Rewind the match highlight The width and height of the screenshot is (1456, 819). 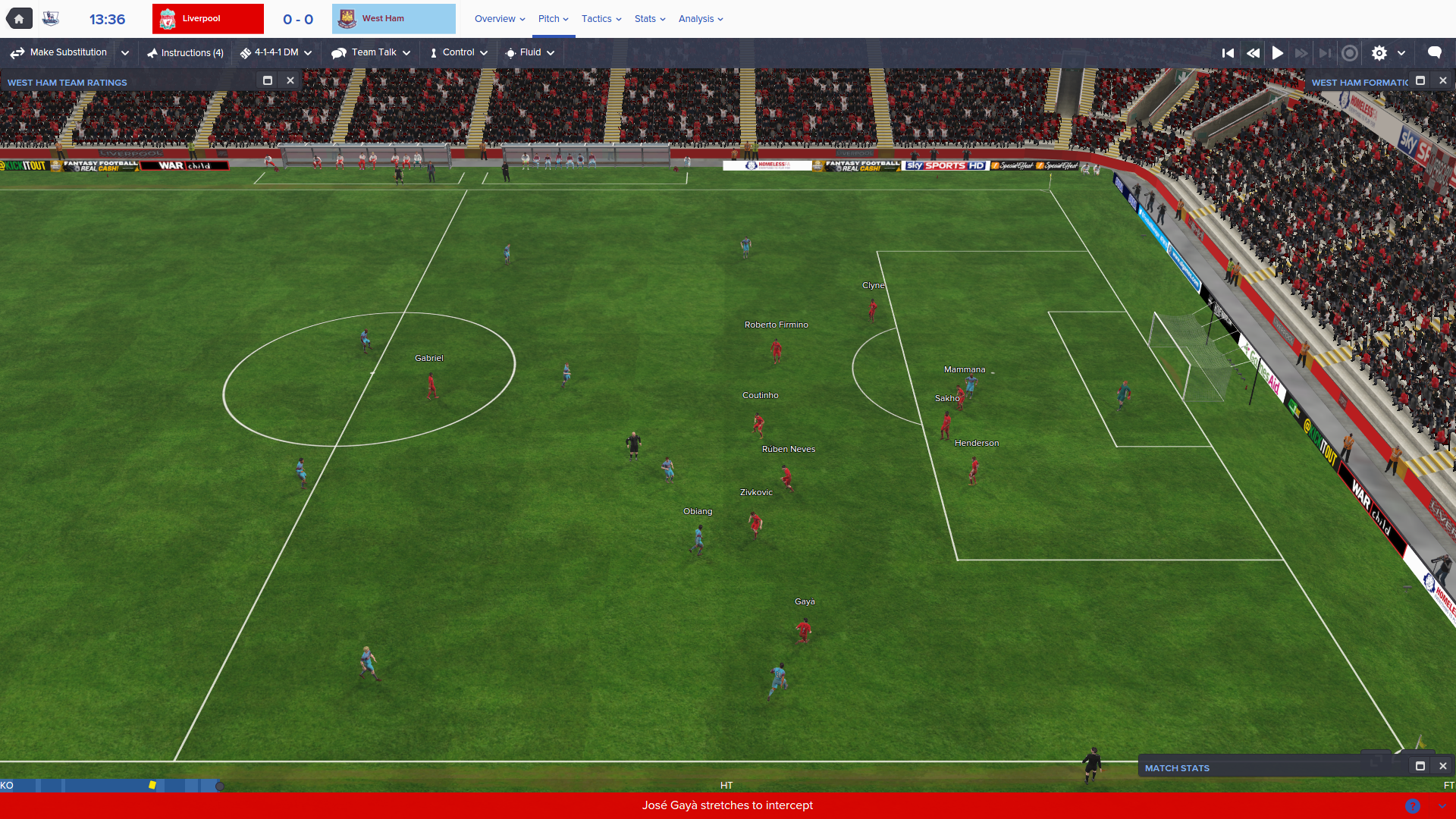tap(1253, 53)
